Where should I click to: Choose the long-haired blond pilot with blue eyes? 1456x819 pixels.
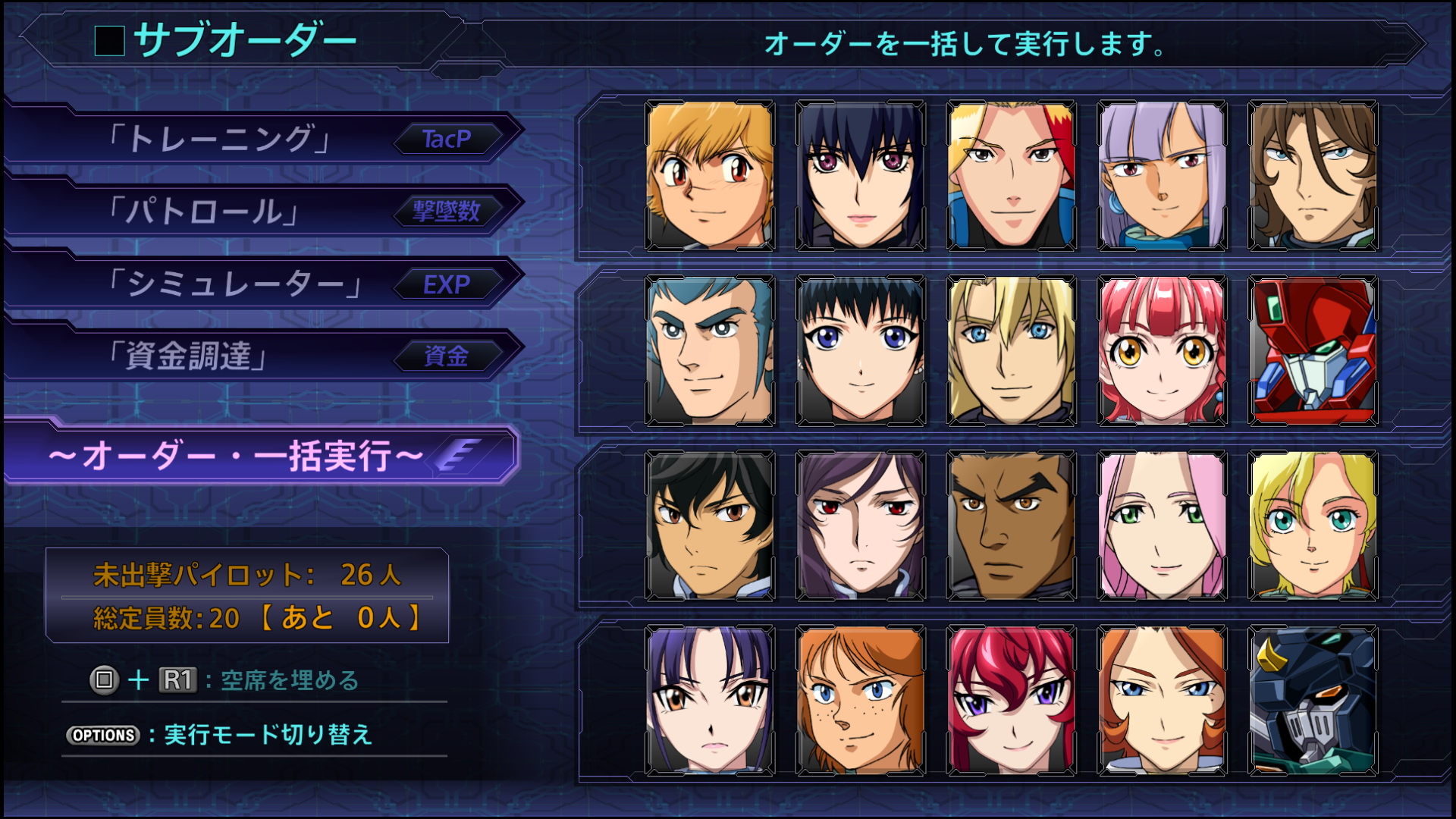tap(1011, 350)
